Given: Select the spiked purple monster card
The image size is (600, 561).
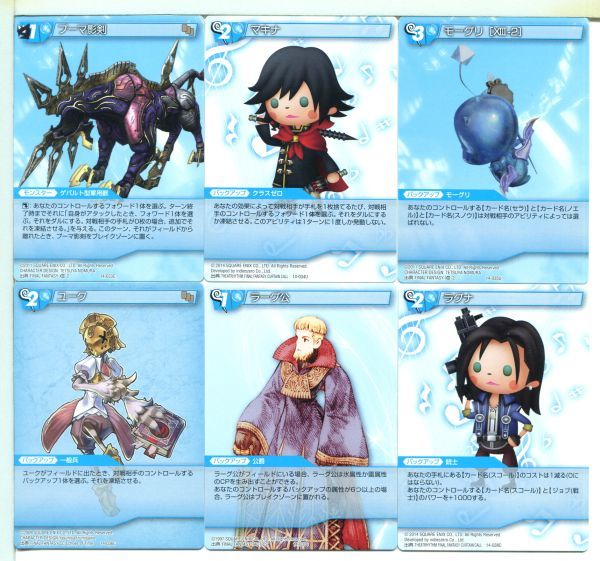Looking at the screenshot, I should pyautogui.click(x=98, y=140).
